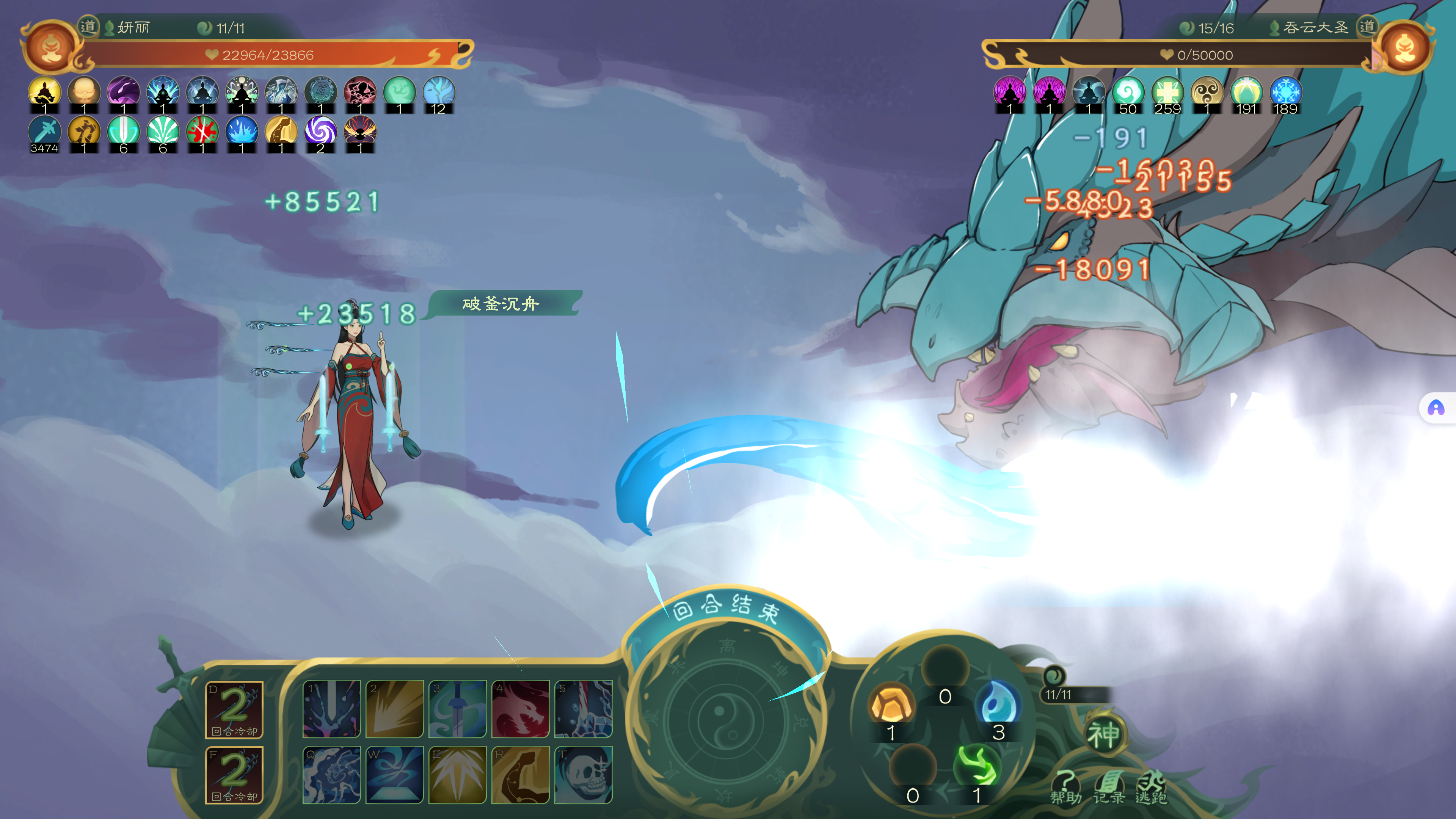Cast the dark sword-splash skill in slot 1
Viewport: 1456px width, 819px height.
(x=331, y=709)
